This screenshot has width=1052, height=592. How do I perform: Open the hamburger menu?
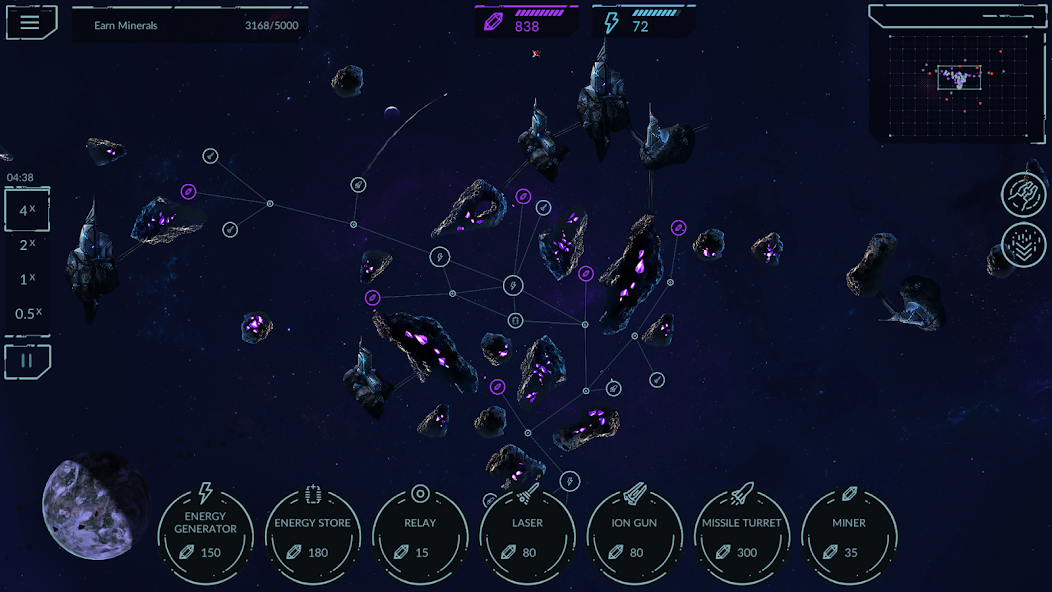31,23
